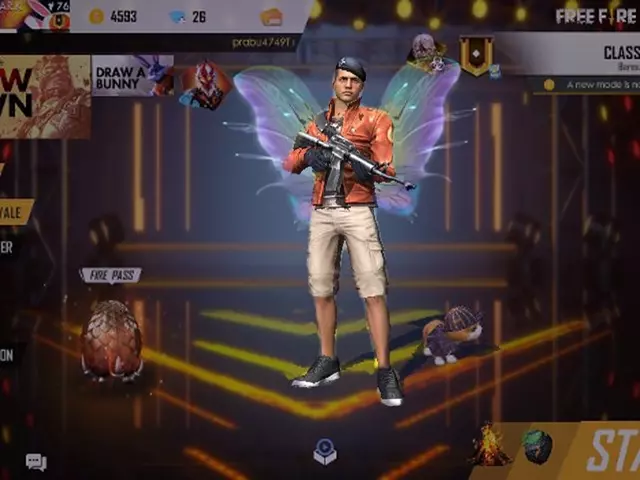
Task: Open the orange top-up wallet icon
Action: click(271, 16)
